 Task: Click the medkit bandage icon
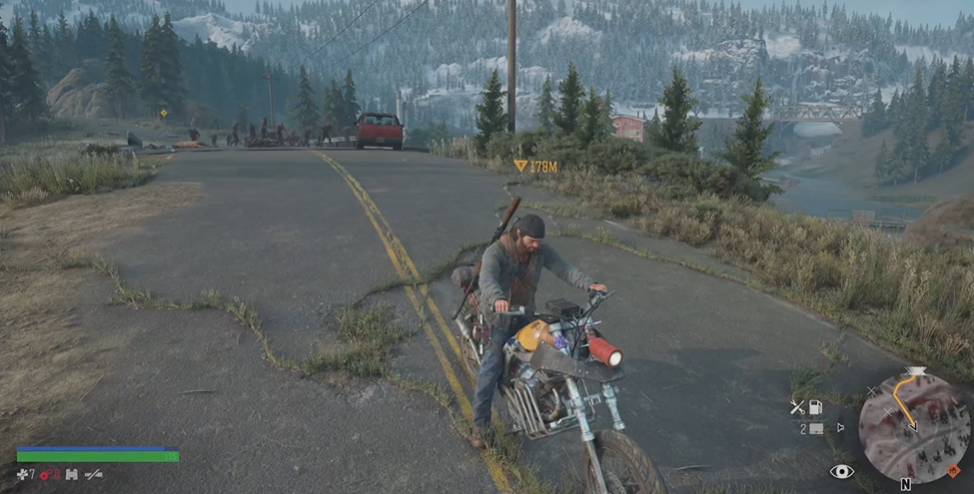(x=22, y=474)
